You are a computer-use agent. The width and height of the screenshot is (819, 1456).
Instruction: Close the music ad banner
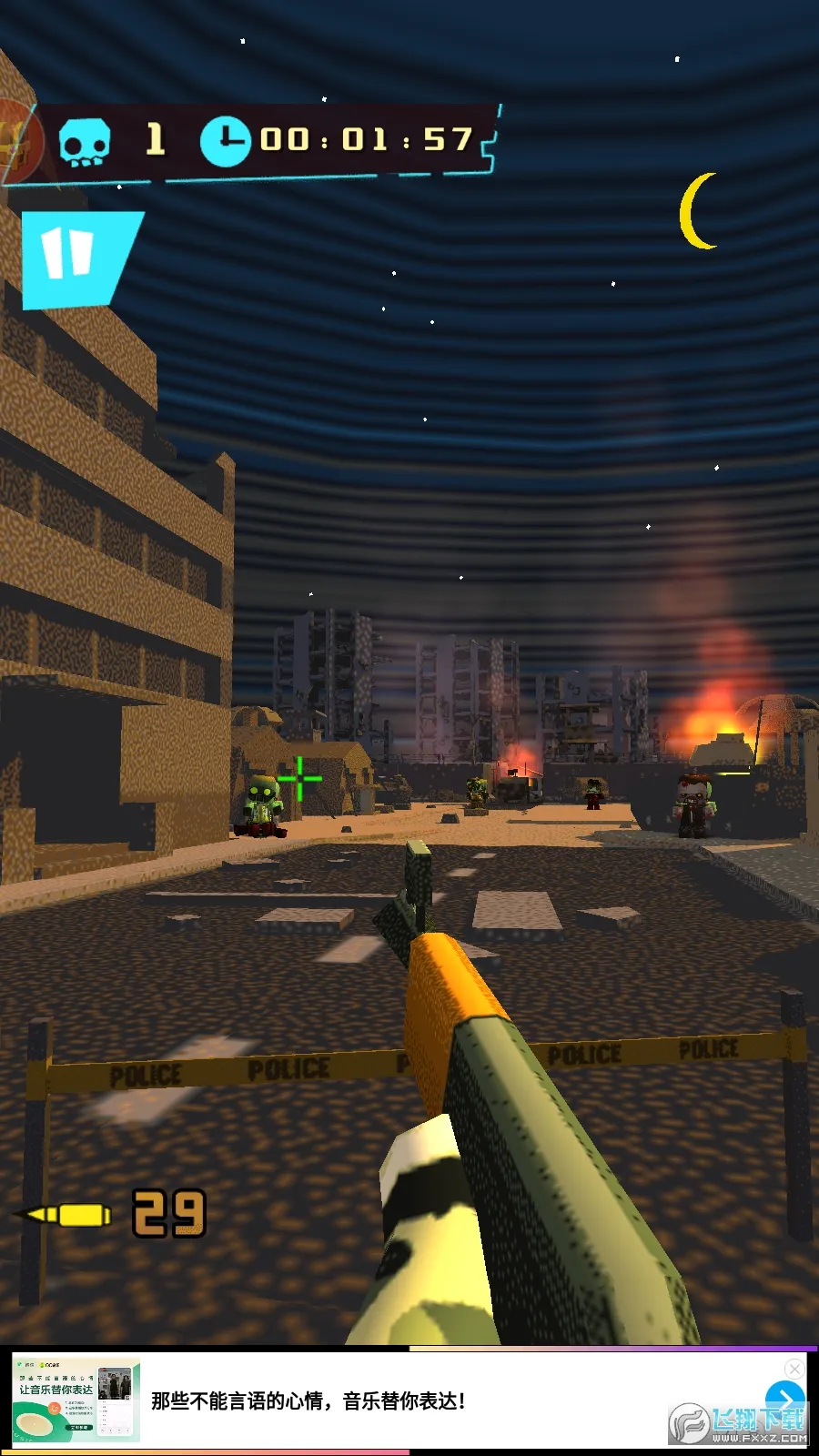coord(794,1368)
